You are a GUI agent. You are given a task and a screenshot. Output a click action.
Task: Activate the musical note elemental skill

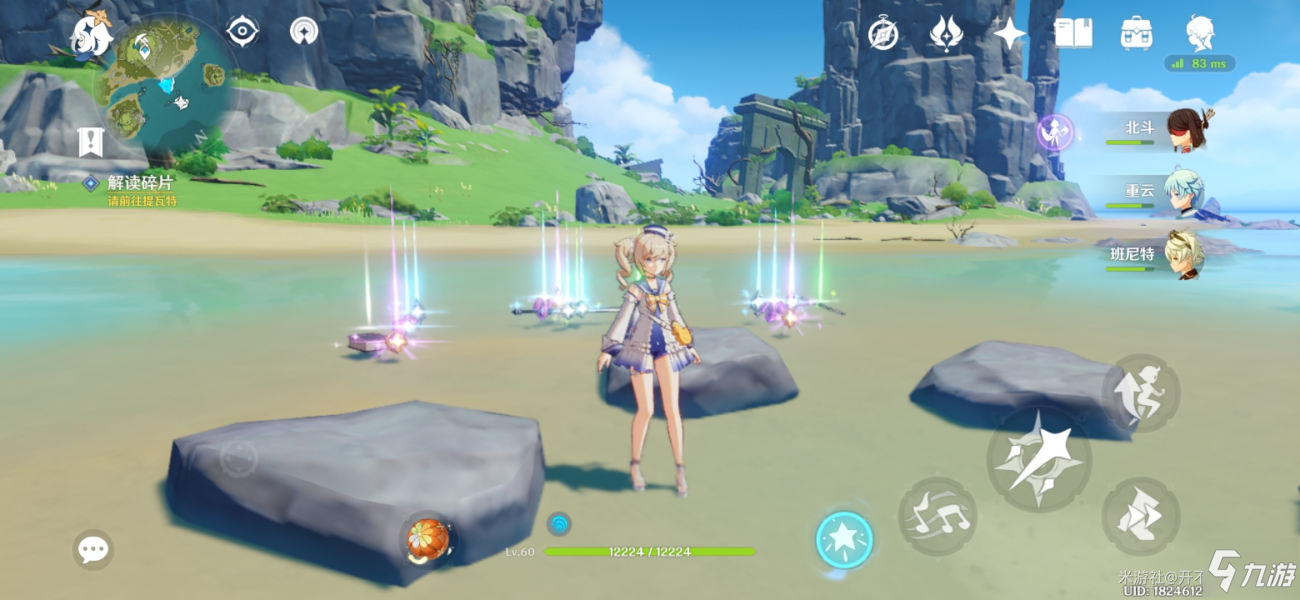[x=937, y=516]
